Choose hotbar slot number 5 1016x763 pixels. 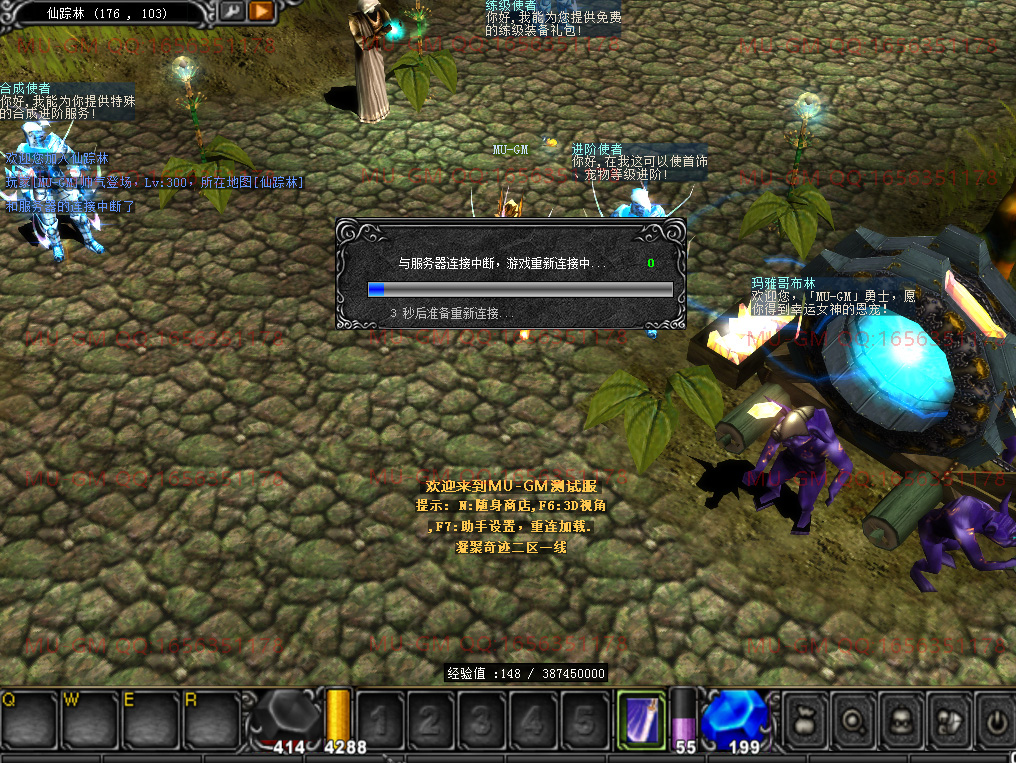pos(585,718)
